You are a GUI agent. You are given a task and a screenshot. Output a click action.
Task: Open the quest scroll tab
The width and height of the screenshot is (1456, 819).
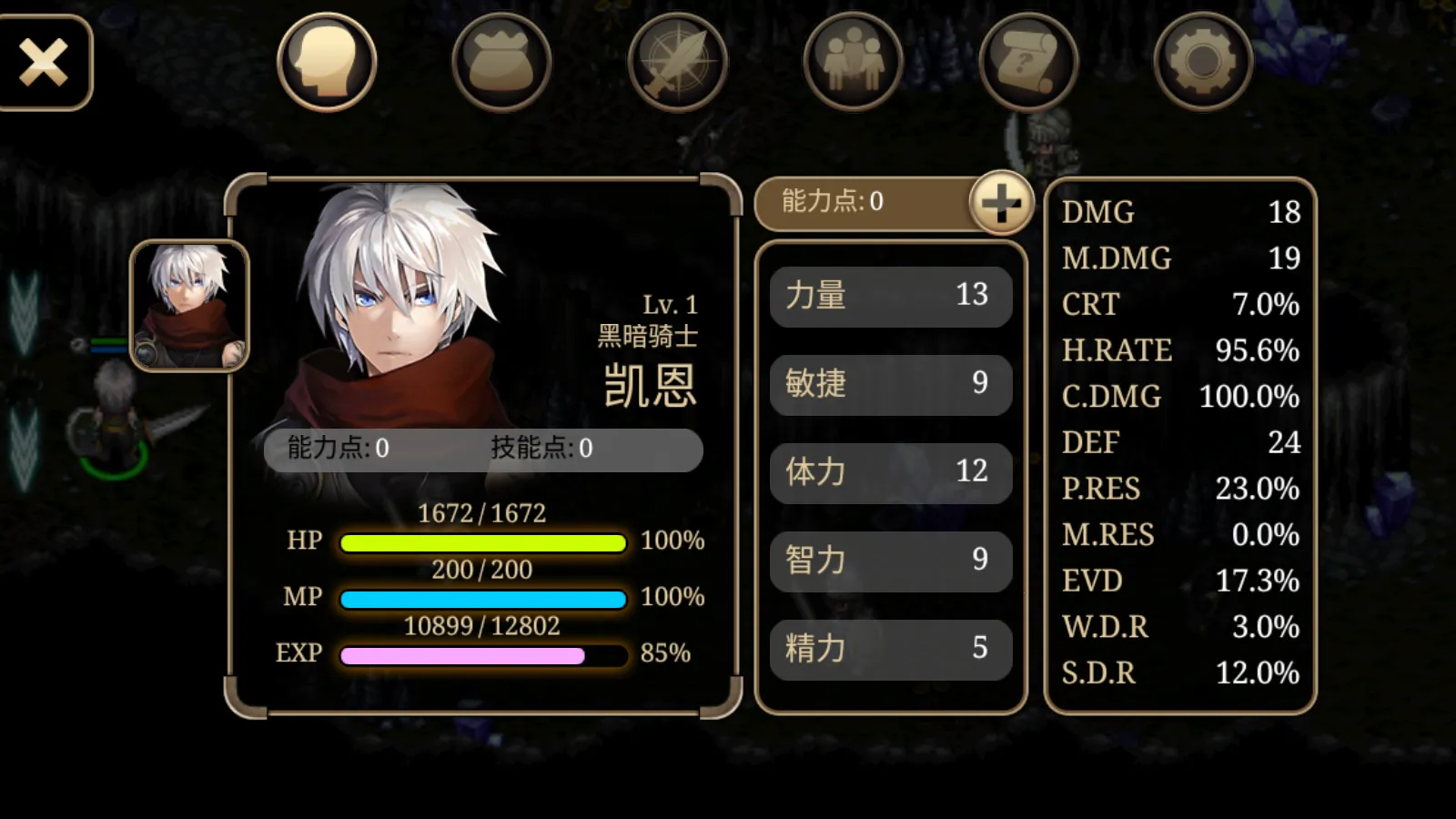pyautogui.click(x=1028, y=62)
